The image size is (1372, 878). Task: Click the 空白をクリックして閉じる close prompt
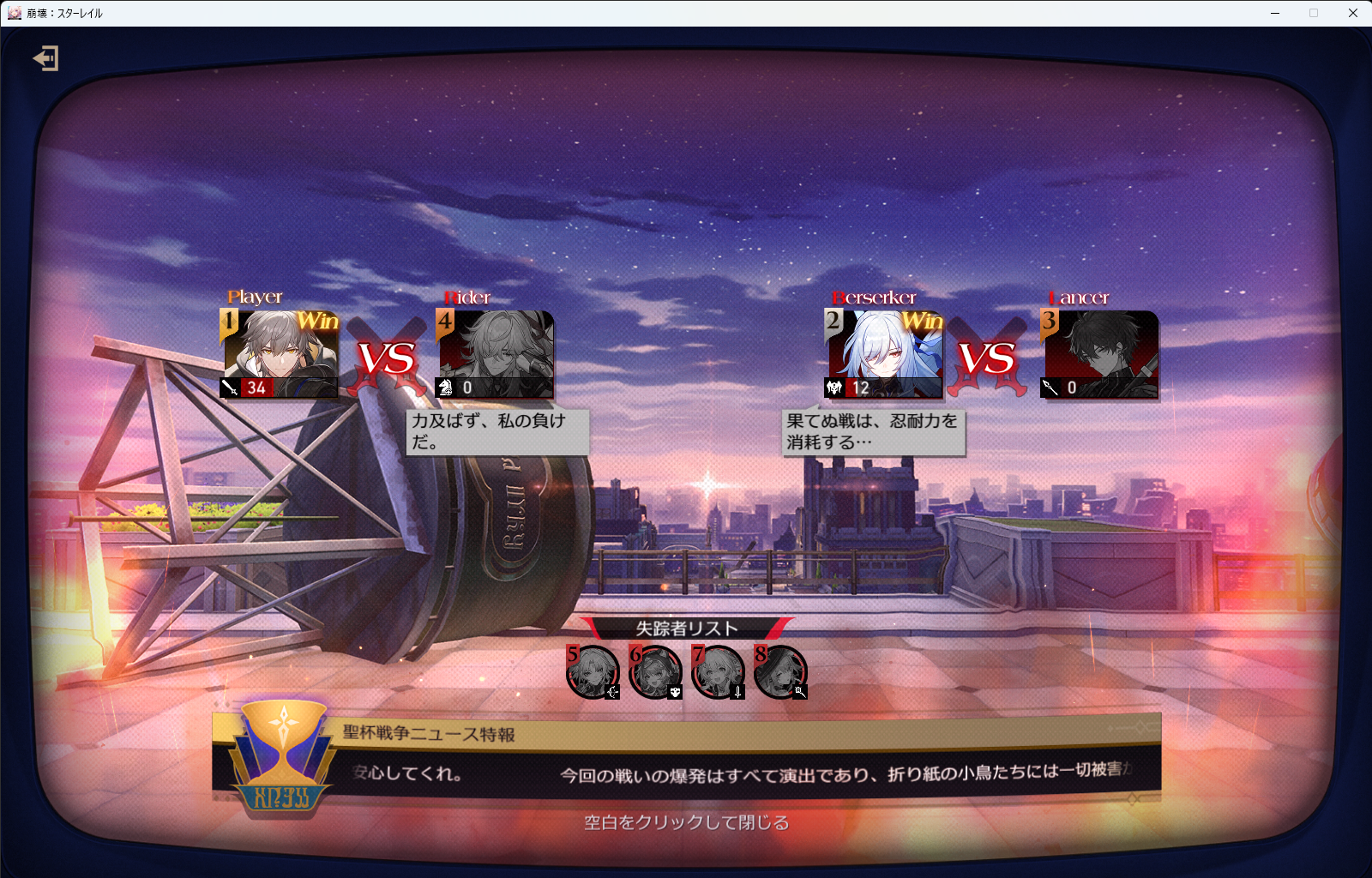[x=686, y=823]
